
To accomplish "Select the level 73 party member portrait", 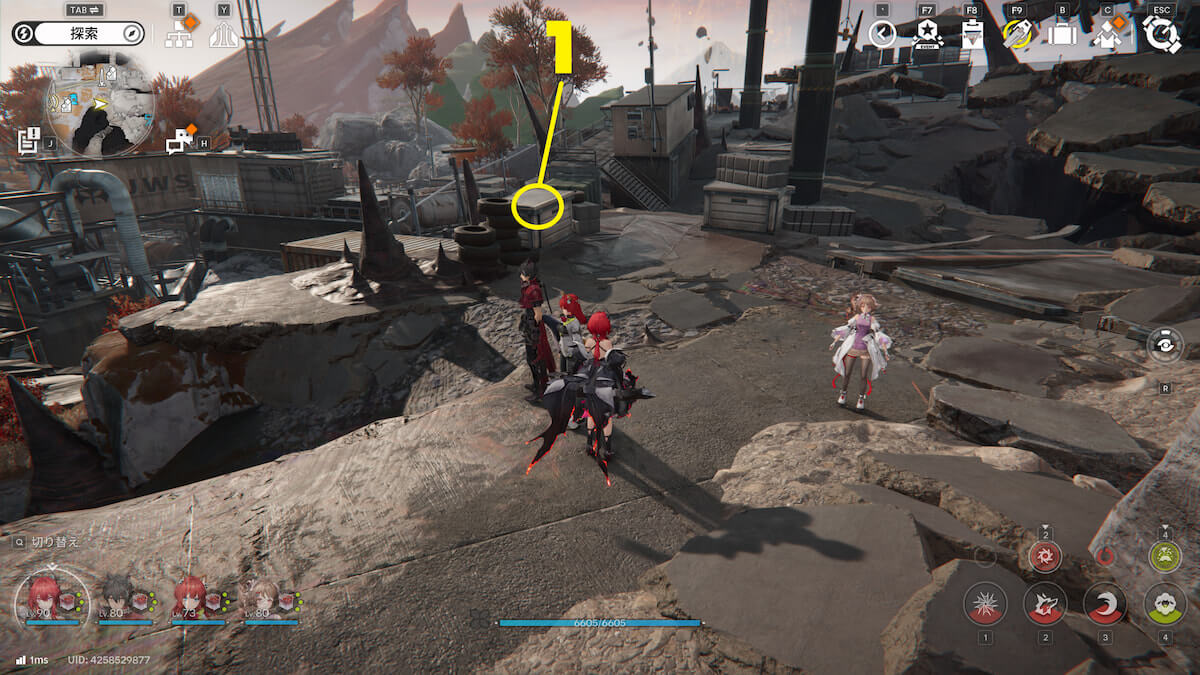I will [x=189, y=598].
